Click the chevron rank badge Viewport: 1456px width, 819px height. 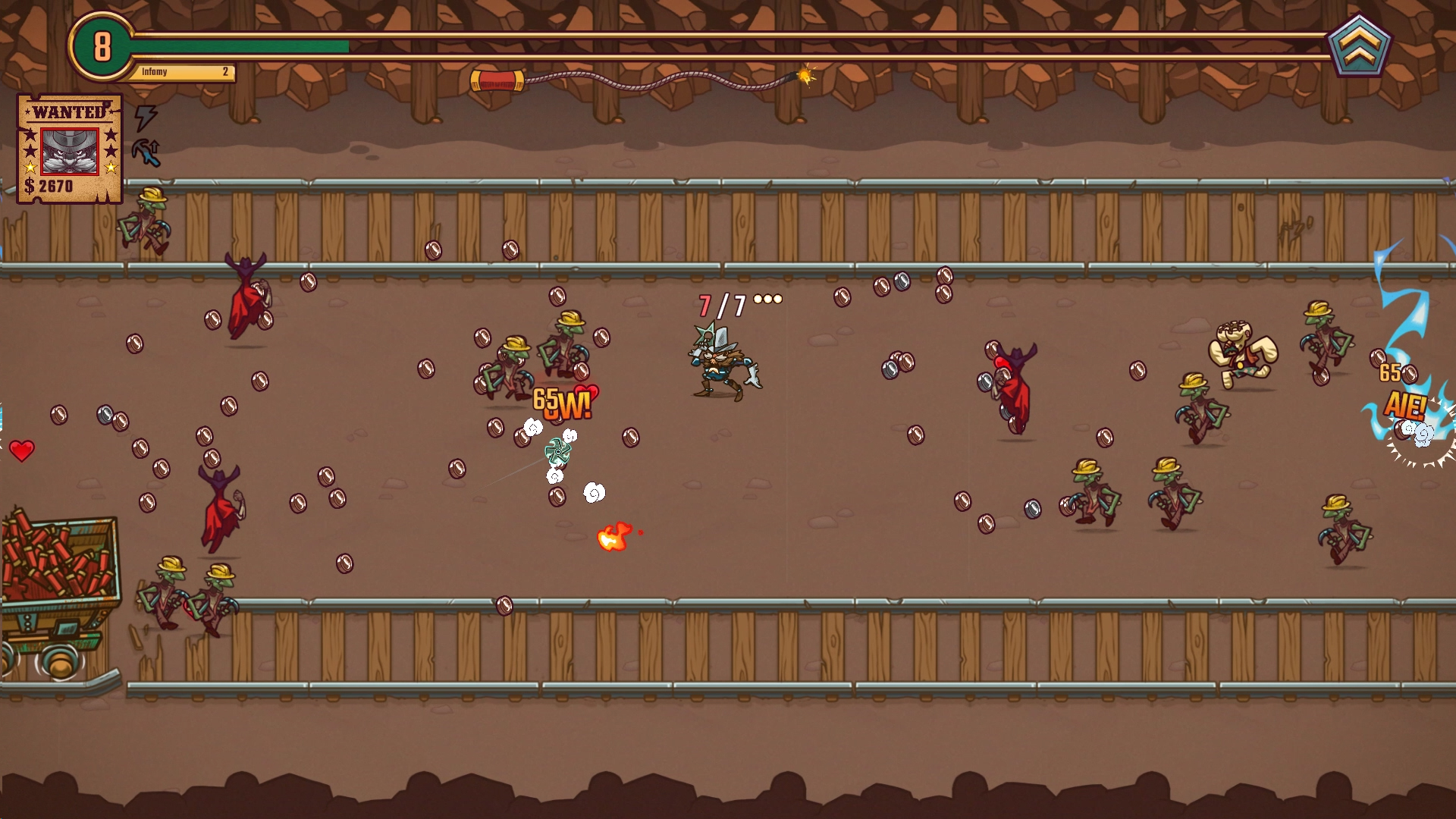point(1359,46)
